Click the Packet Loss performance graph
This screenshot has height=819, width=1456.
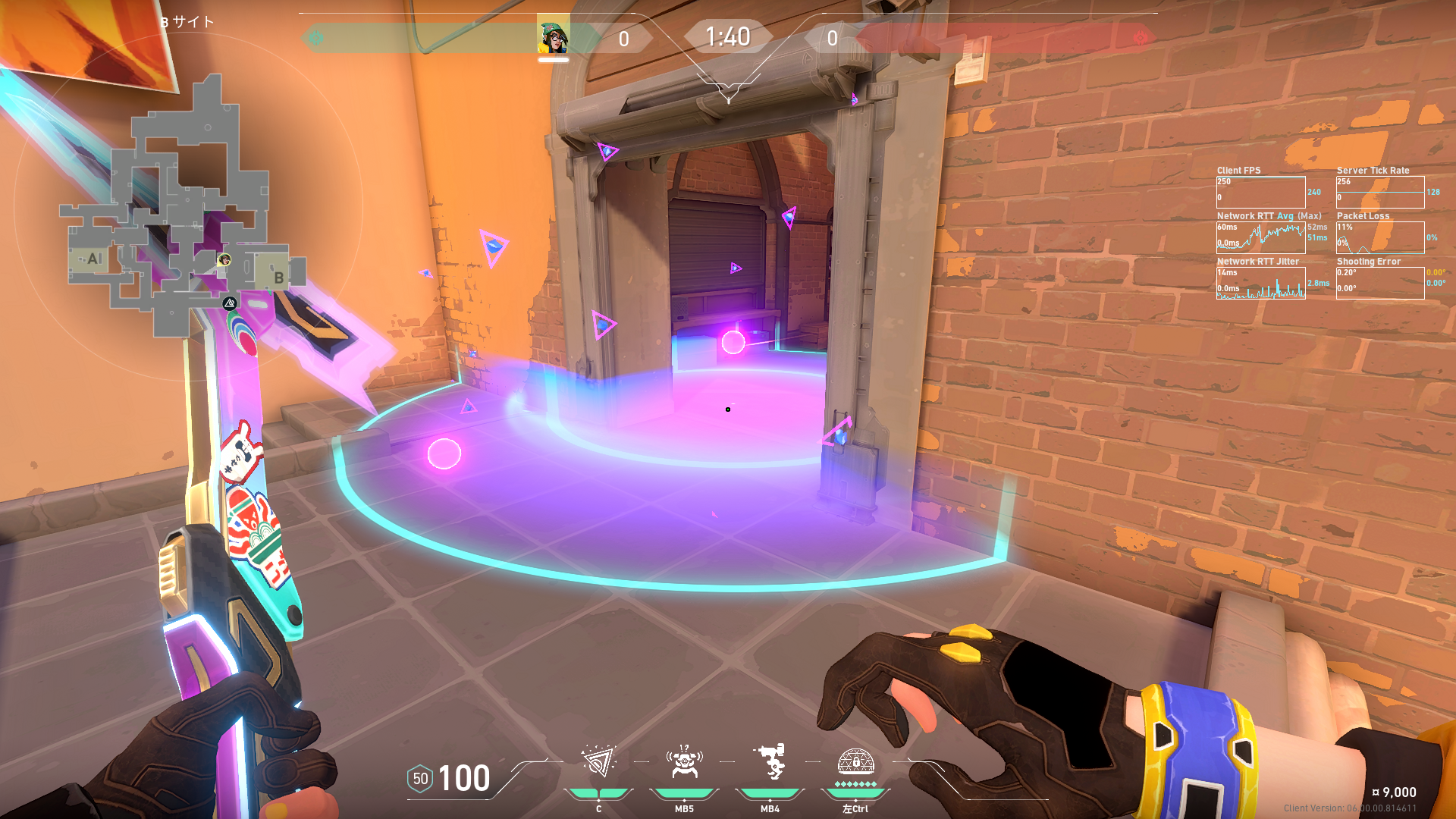pyautogui.click(x=1379, y=237)
